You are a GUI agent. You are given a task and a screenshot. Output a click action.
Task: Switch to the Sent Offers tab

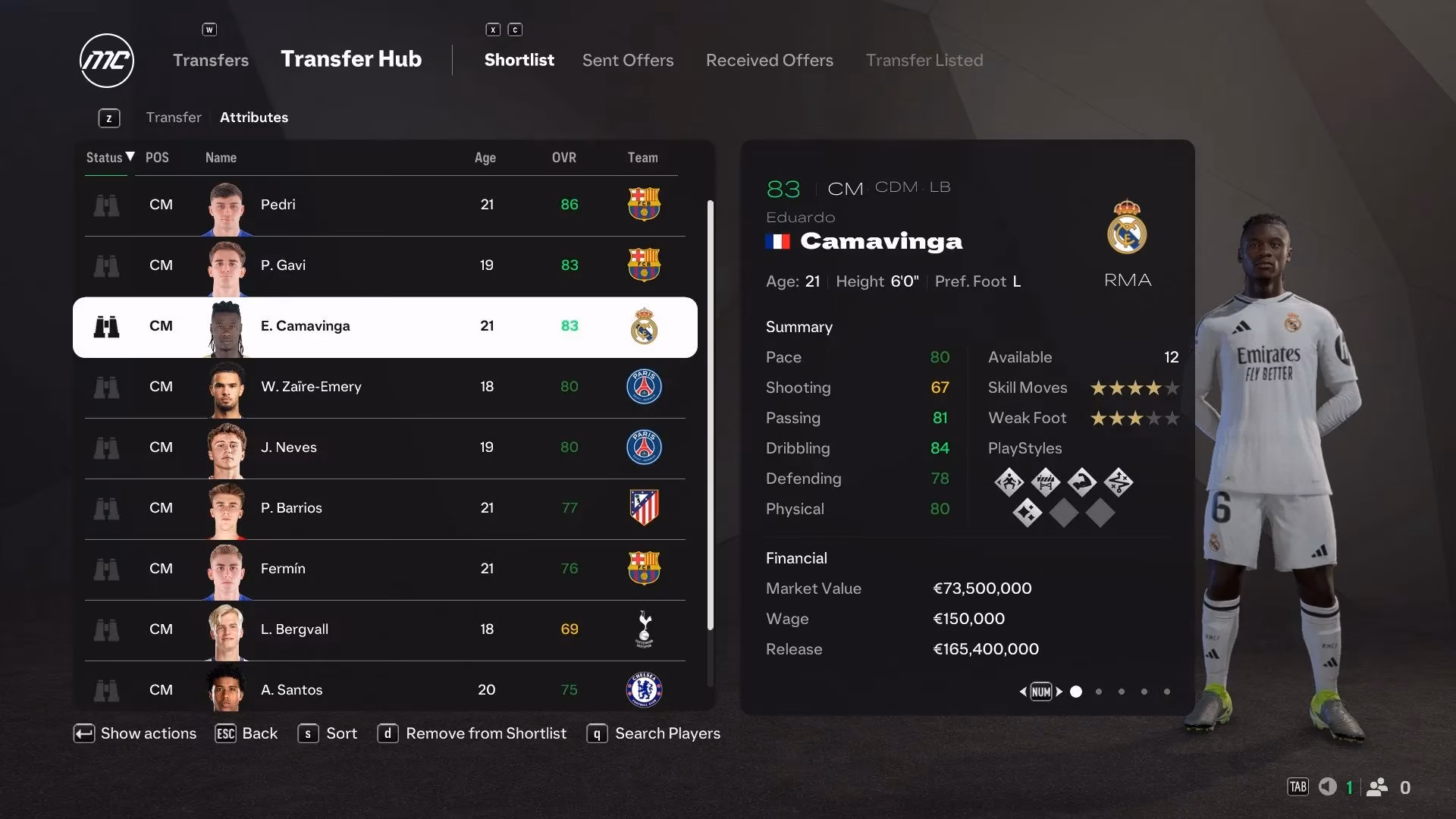click(x=627, y=60)
